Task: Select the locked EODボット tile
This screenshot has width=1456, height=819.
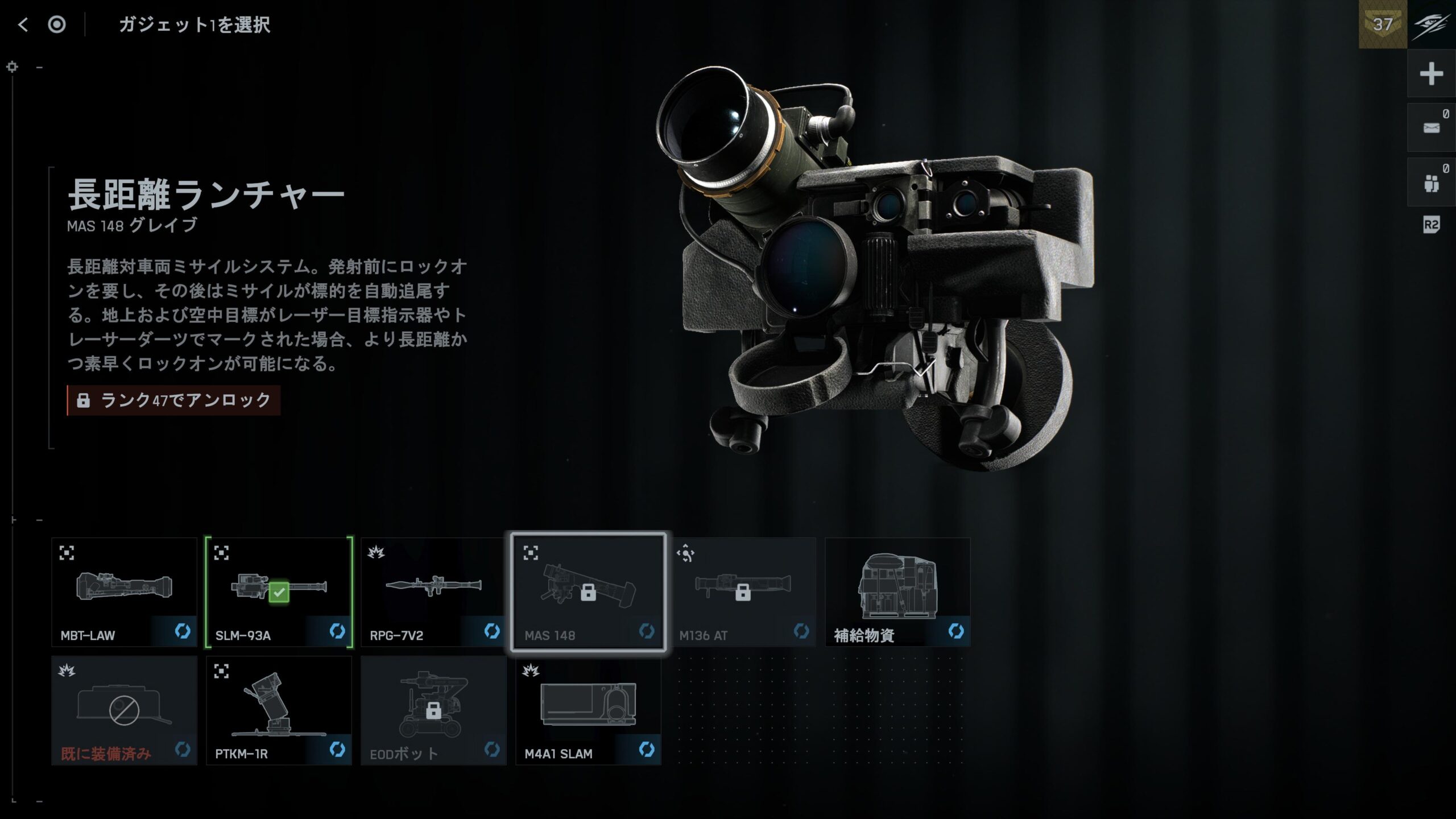Action: [x=433, y=710]
